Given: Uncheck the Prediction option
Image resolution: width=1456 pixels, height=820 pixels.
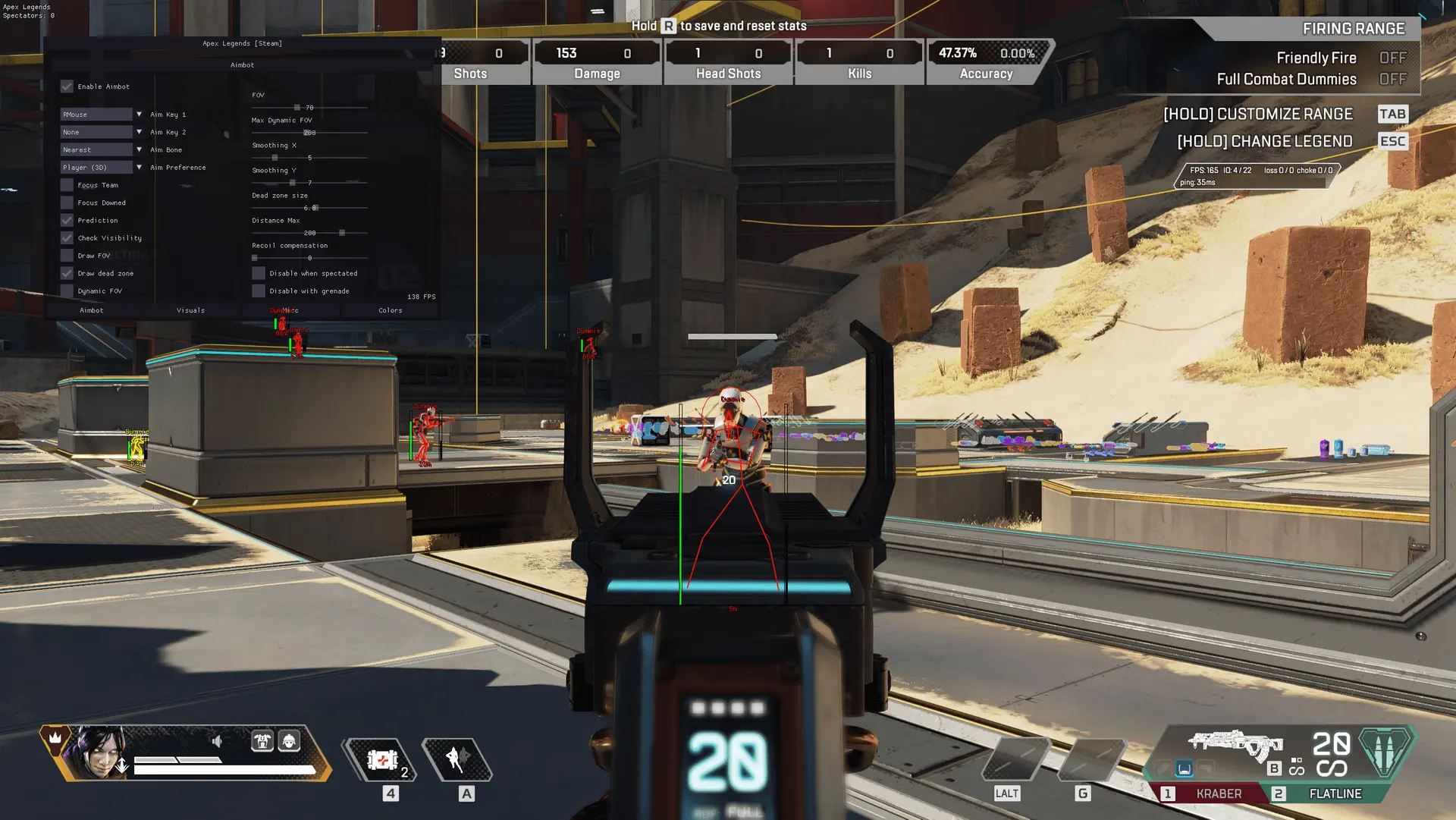Looking at the screenshot, I should pyautogui.click(x=67, y=220).
